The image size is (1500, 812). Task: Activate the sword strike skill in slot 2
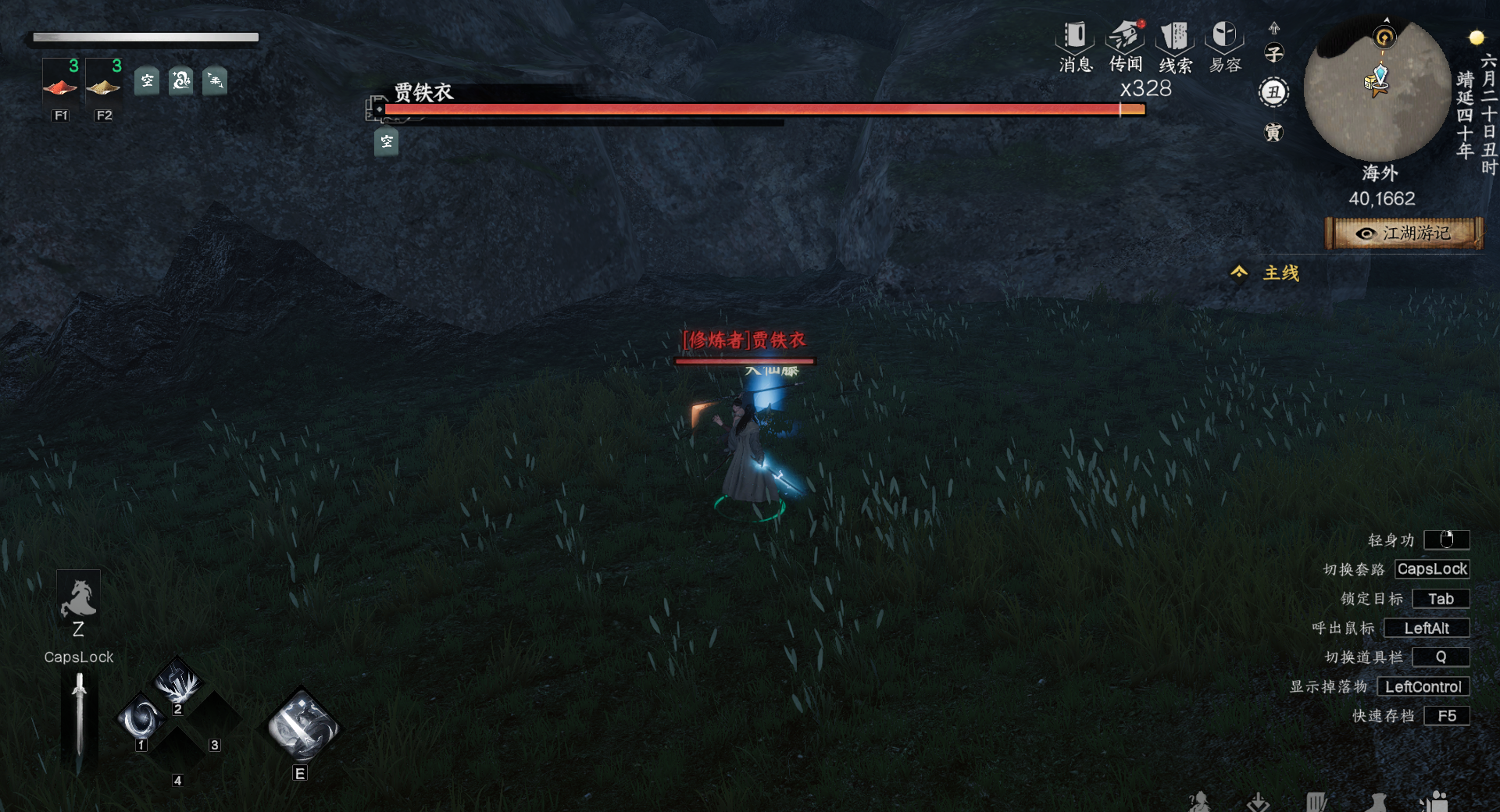tap(178, 682)
